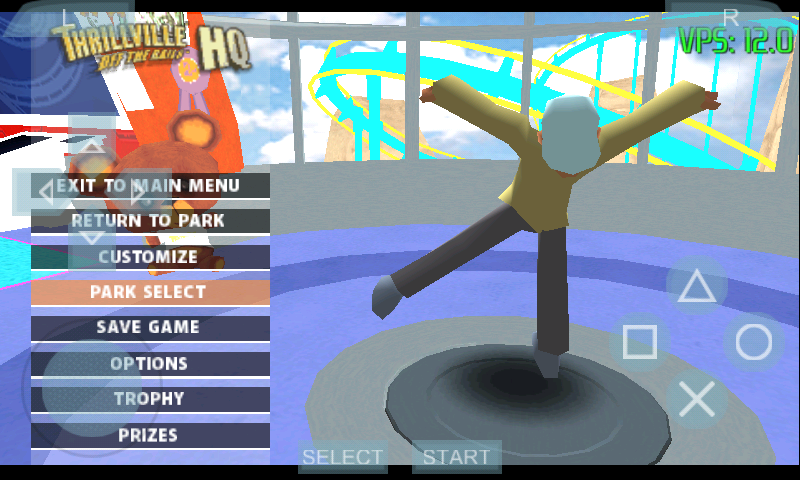Open the Options menu
Viewport: 800px width, 480px height.
pyautogui.click(x=150, y=363)
